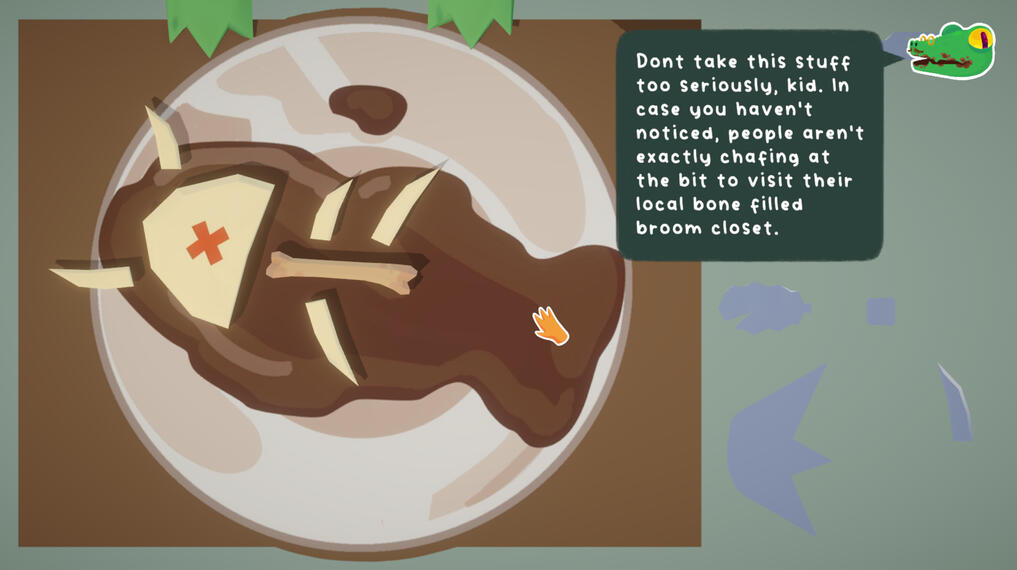
Task: Click the dialogue speech bubble to continue
Action: point(749,145)
